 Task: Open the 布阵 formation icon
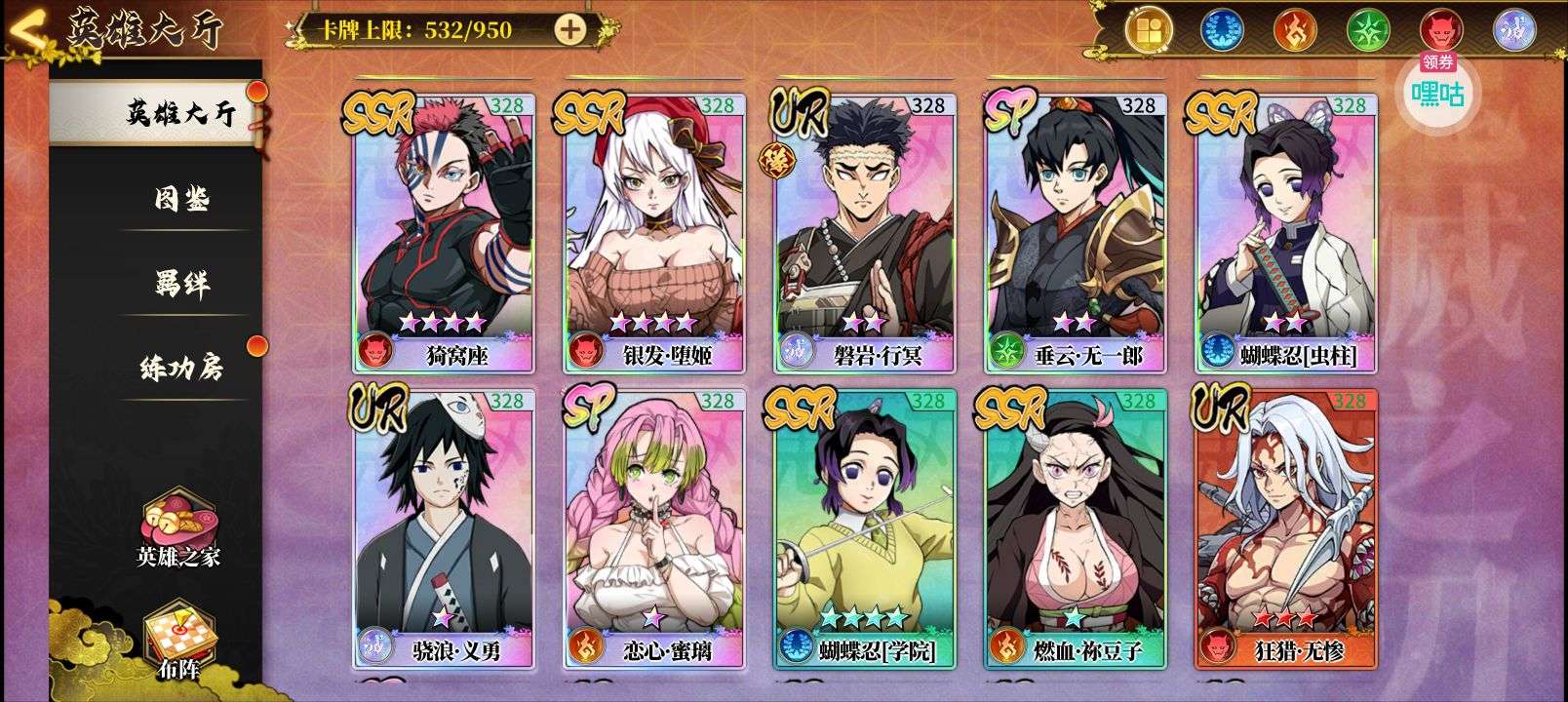(x=178, y=642)
